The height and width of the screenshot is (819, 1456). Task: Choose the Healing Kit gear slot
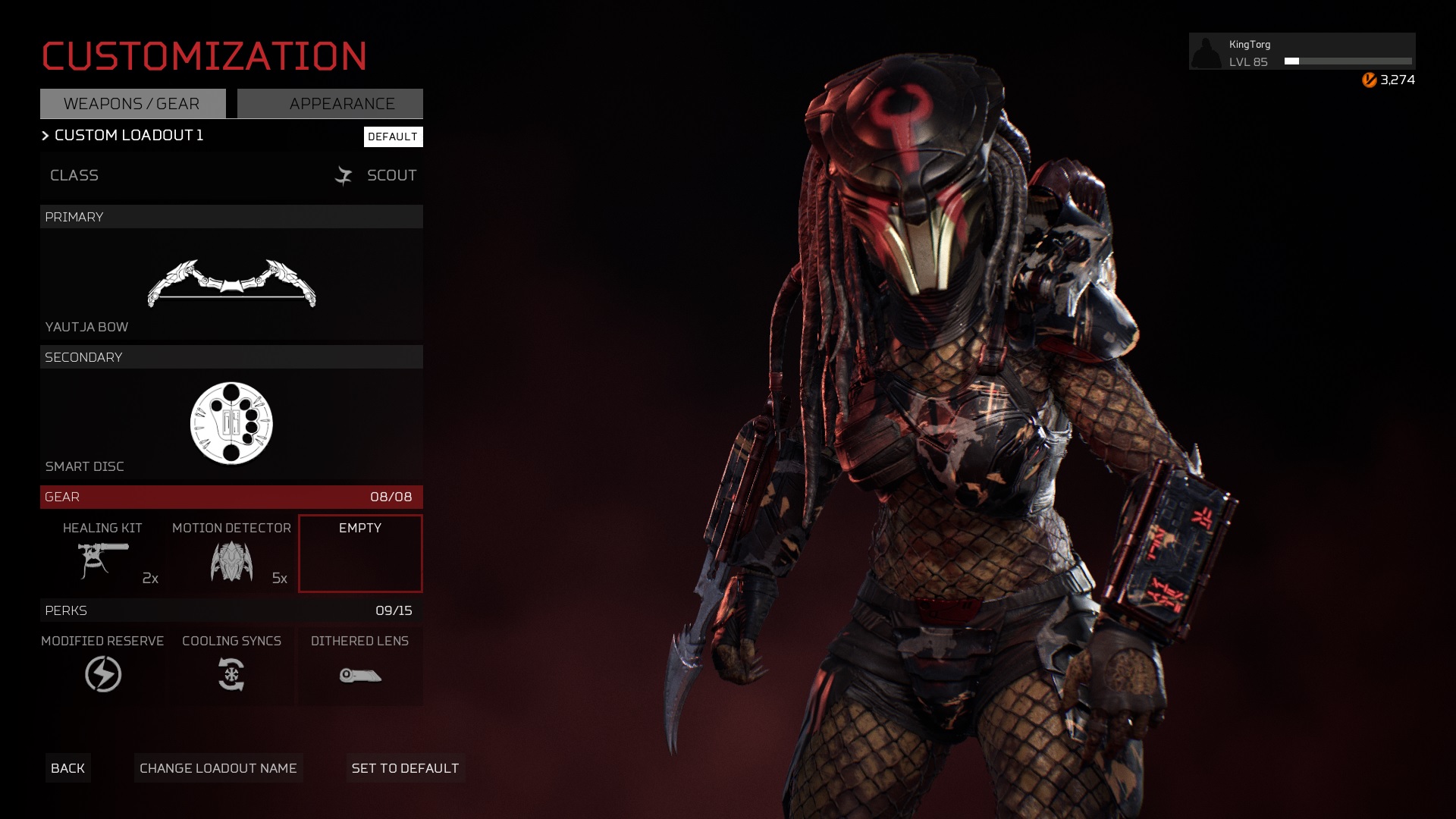coord(103,554)
